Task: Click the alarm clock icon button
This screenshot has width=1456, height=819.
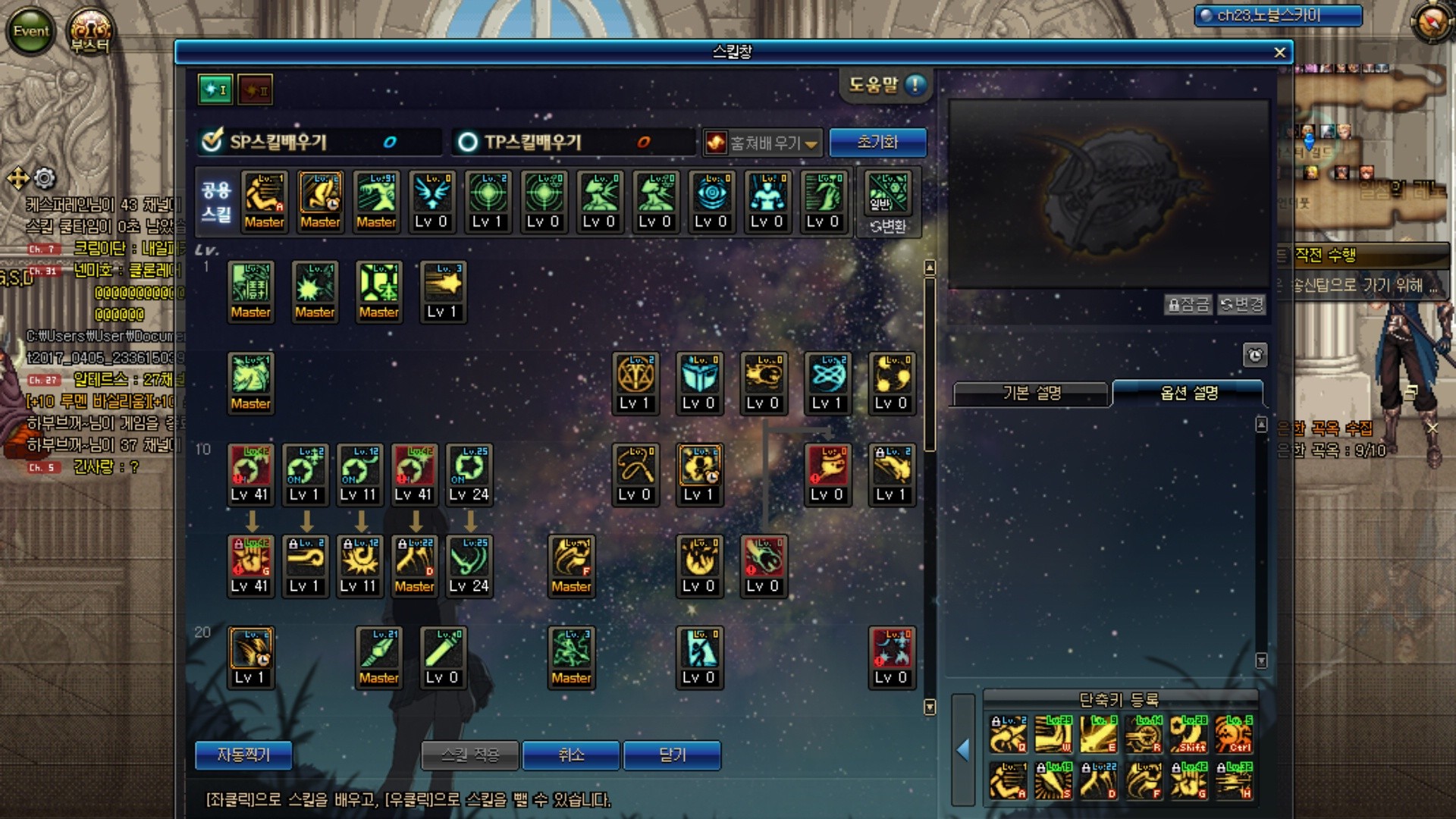Action: 1255,355
